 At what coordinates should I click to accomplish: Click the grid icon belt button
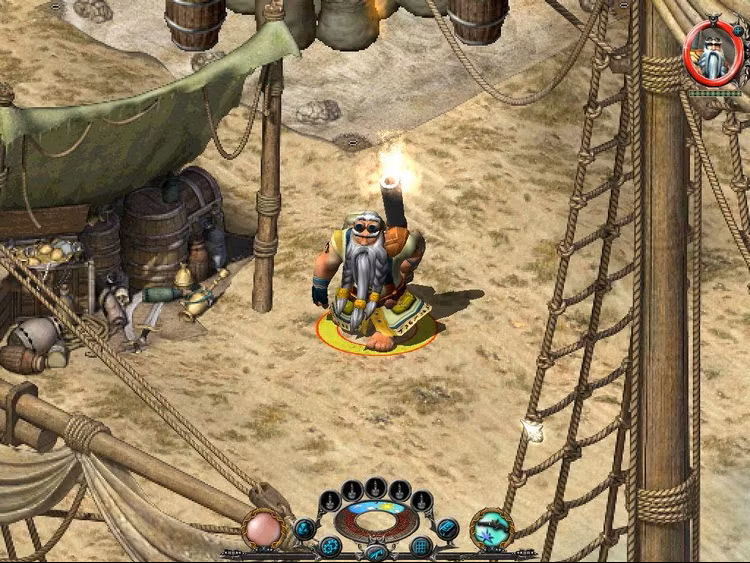[421, 546]
